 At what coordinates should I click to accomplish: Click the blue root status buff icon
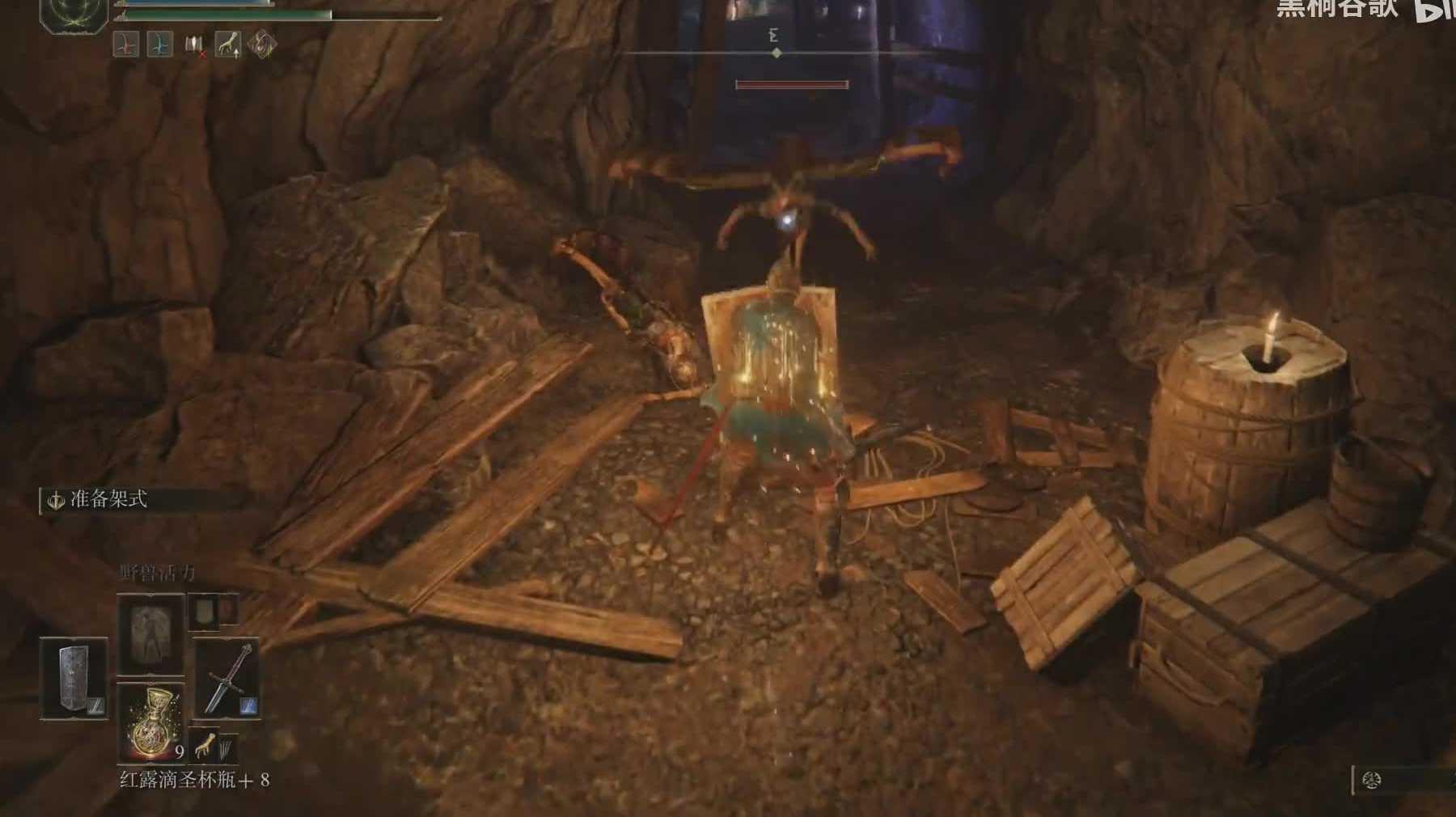point(159,44)
